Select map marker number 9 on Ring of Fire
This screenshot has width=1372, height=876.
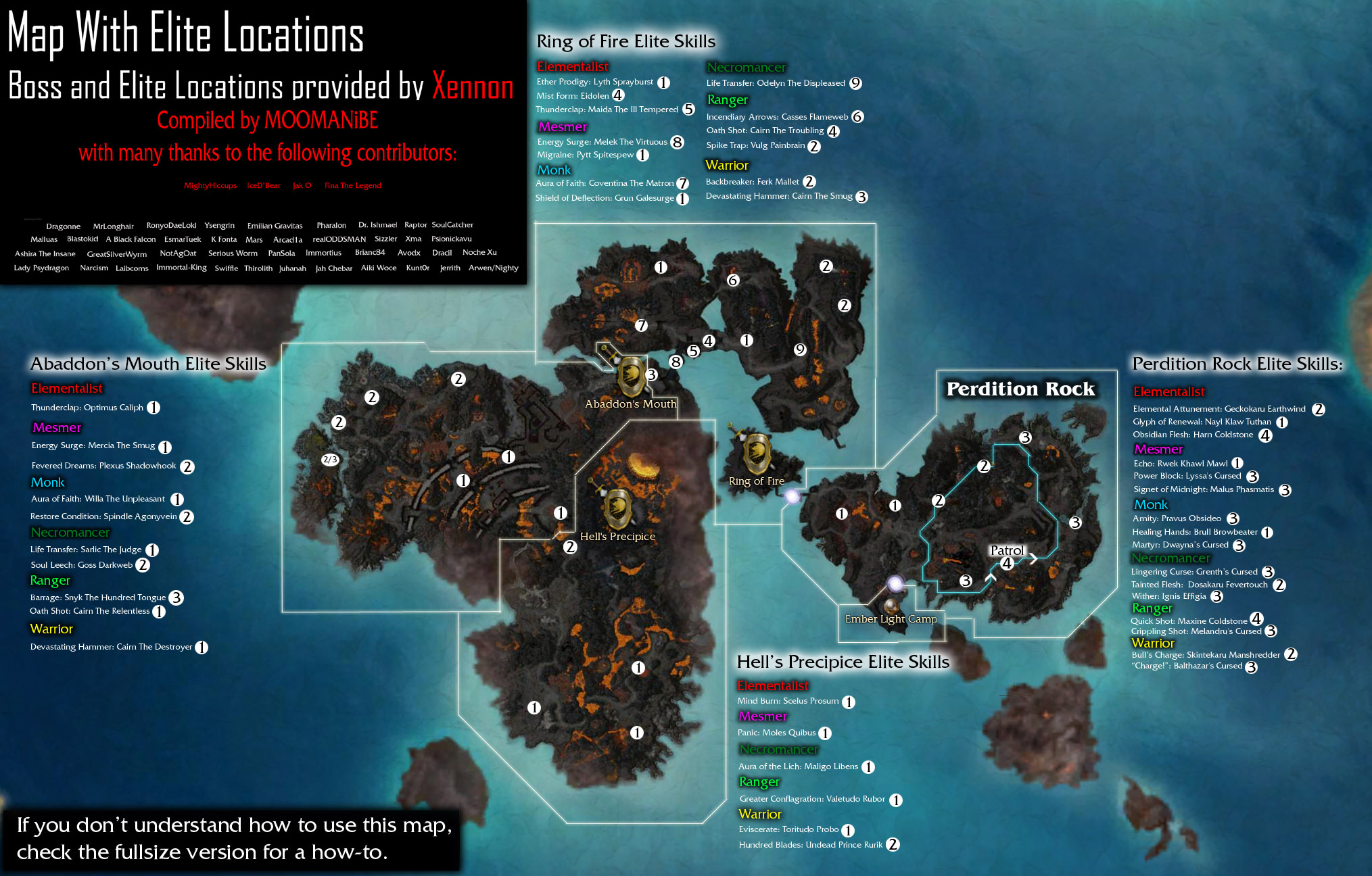pyautogui.click(x=800, y=349)
